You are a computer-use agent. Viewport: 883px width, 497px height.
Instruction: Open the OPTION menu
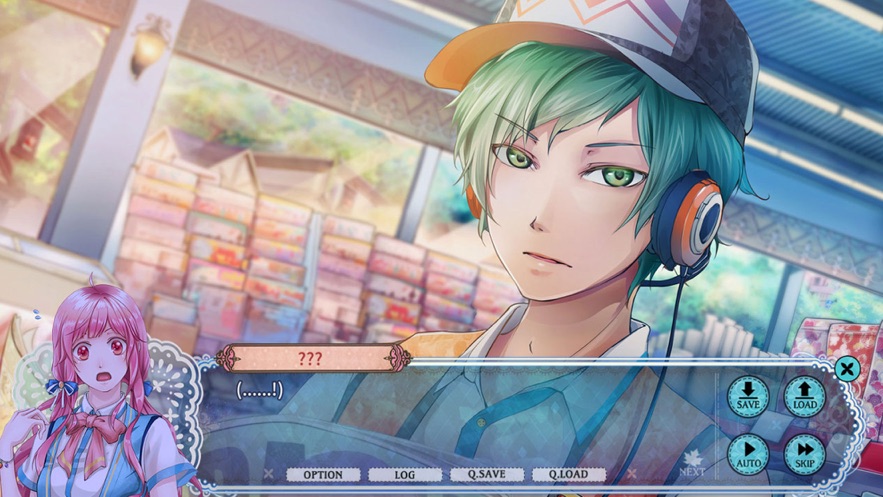coord(322,475)
